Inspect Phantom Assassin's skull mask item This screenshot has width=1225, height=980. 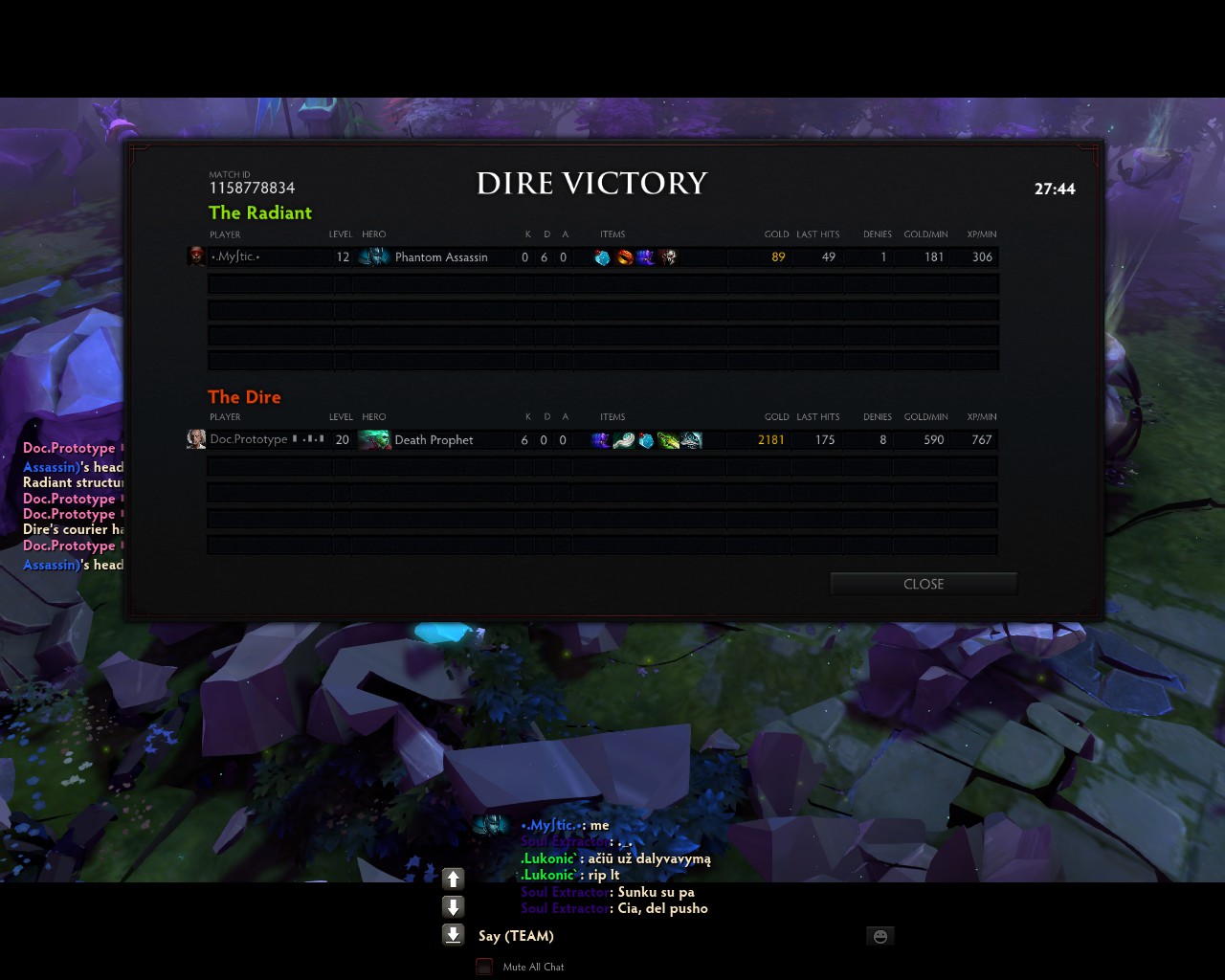pyautogui.click(x=668, y=257)
